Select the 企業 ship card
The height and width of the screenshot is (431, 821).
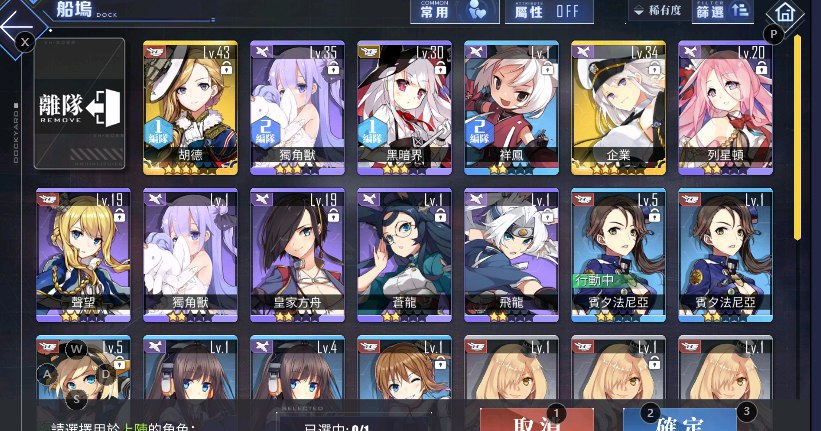(619, 108)
